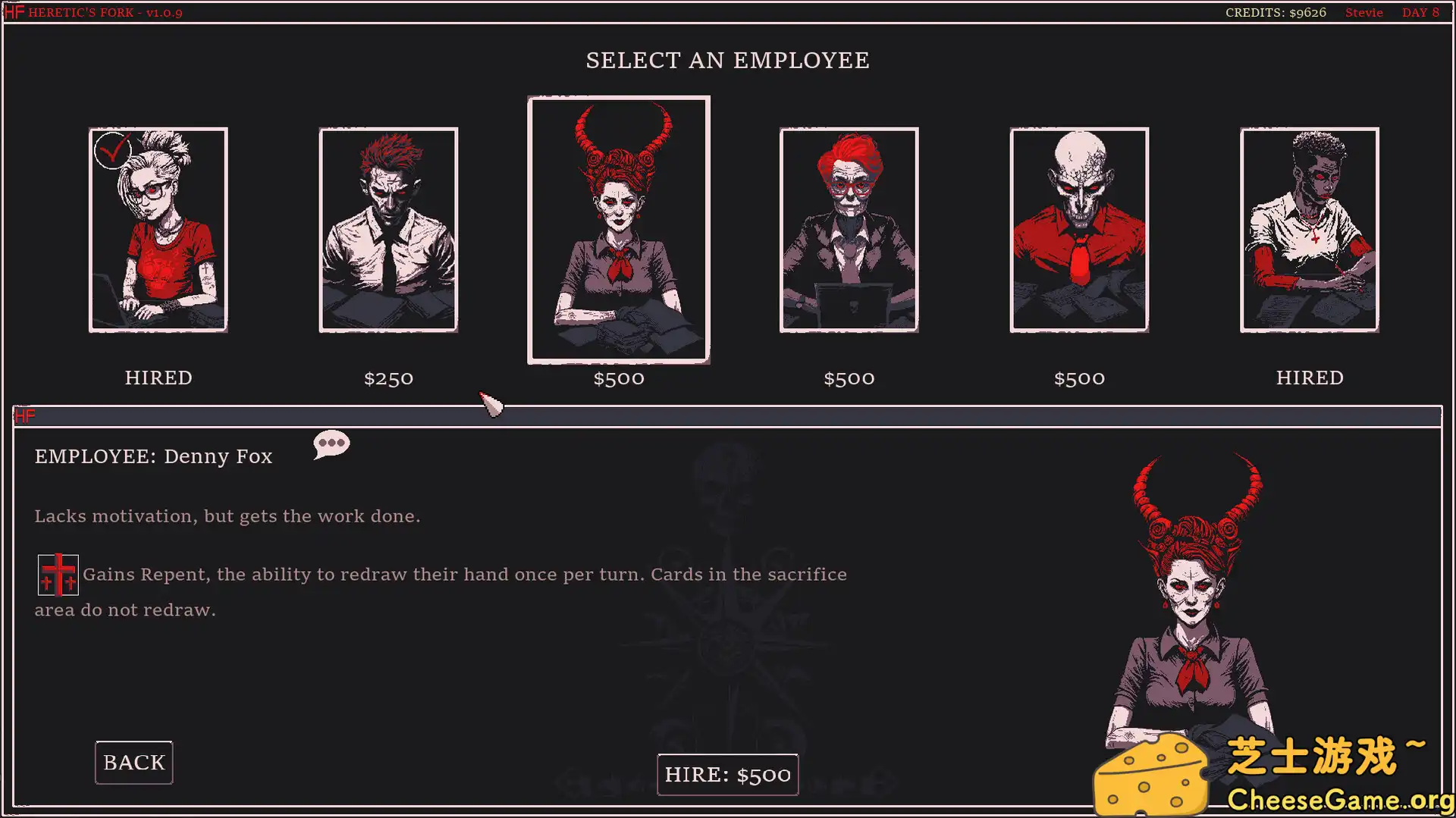Viewport: 1456px width, 818px height.
Task: Click the BACK button
Action: [x=133, y=762]
